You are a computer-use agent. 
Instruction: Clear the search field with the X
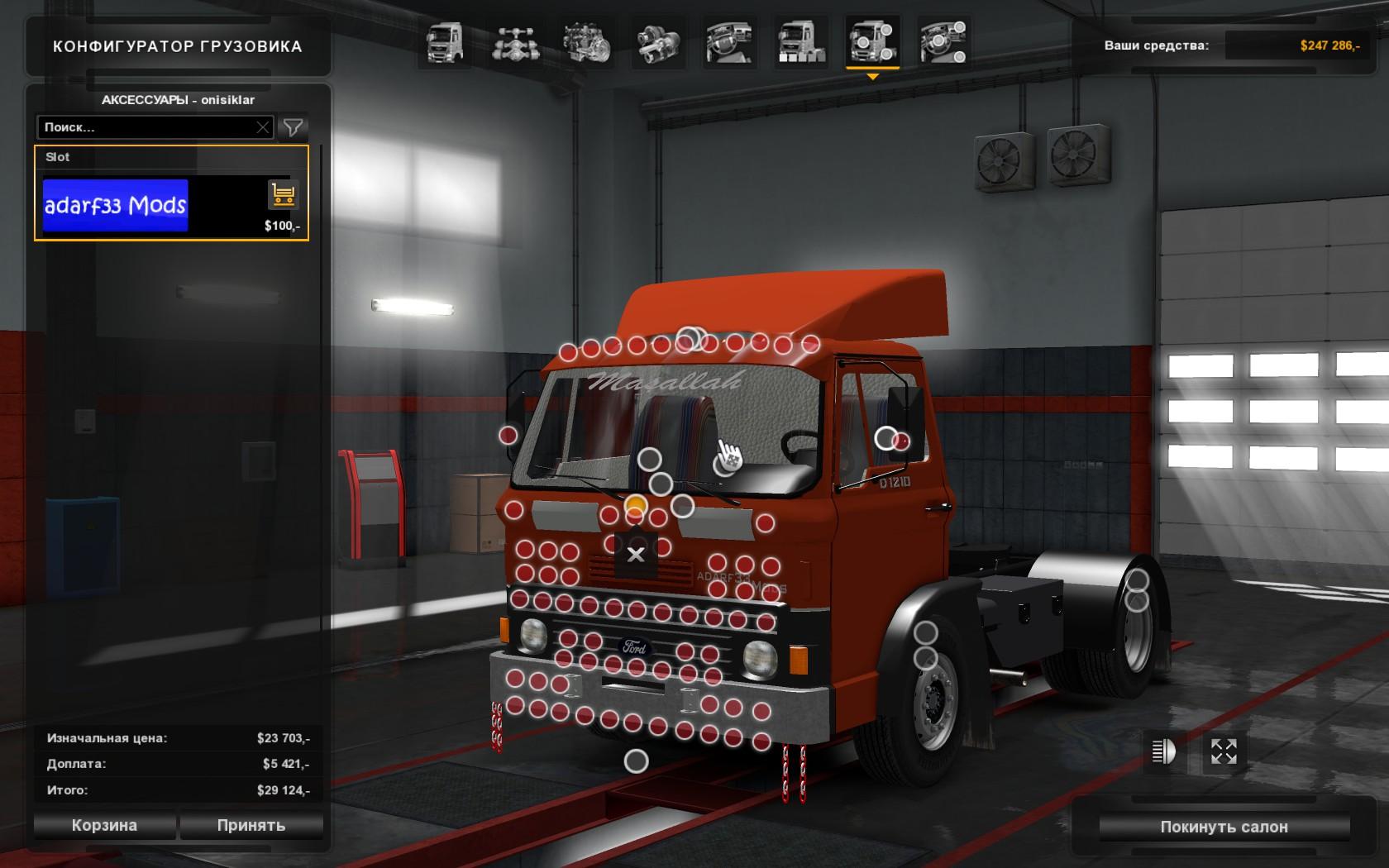pos(263,127)
